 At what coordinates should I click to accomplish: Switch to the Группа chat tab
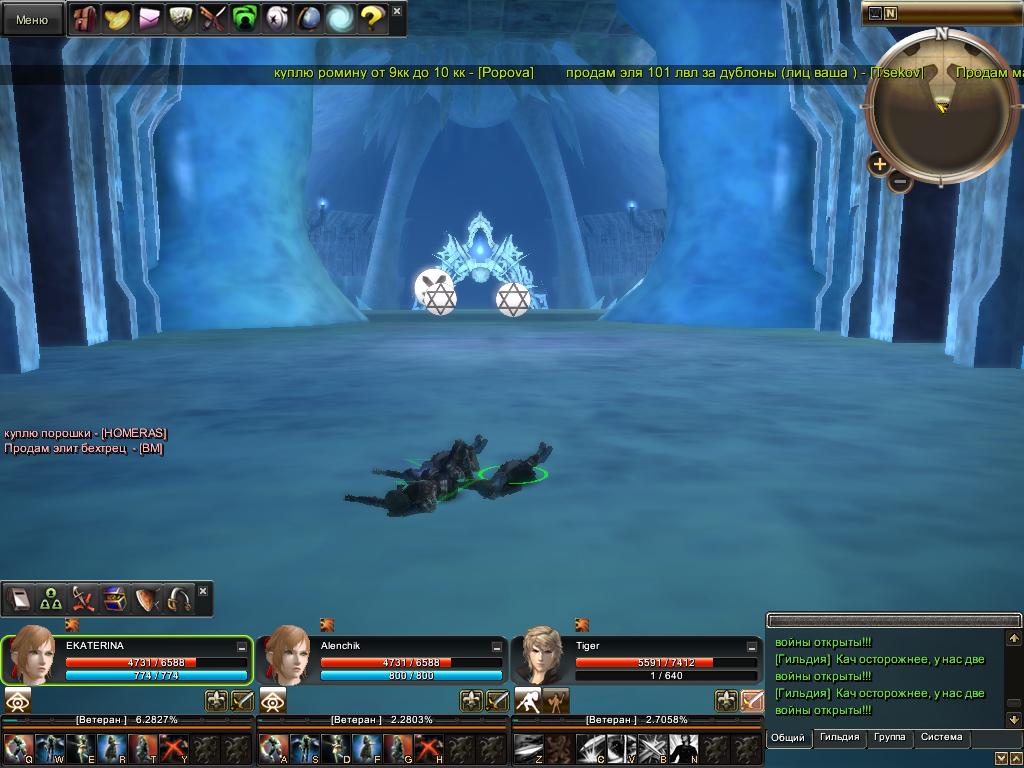[889, 738]
